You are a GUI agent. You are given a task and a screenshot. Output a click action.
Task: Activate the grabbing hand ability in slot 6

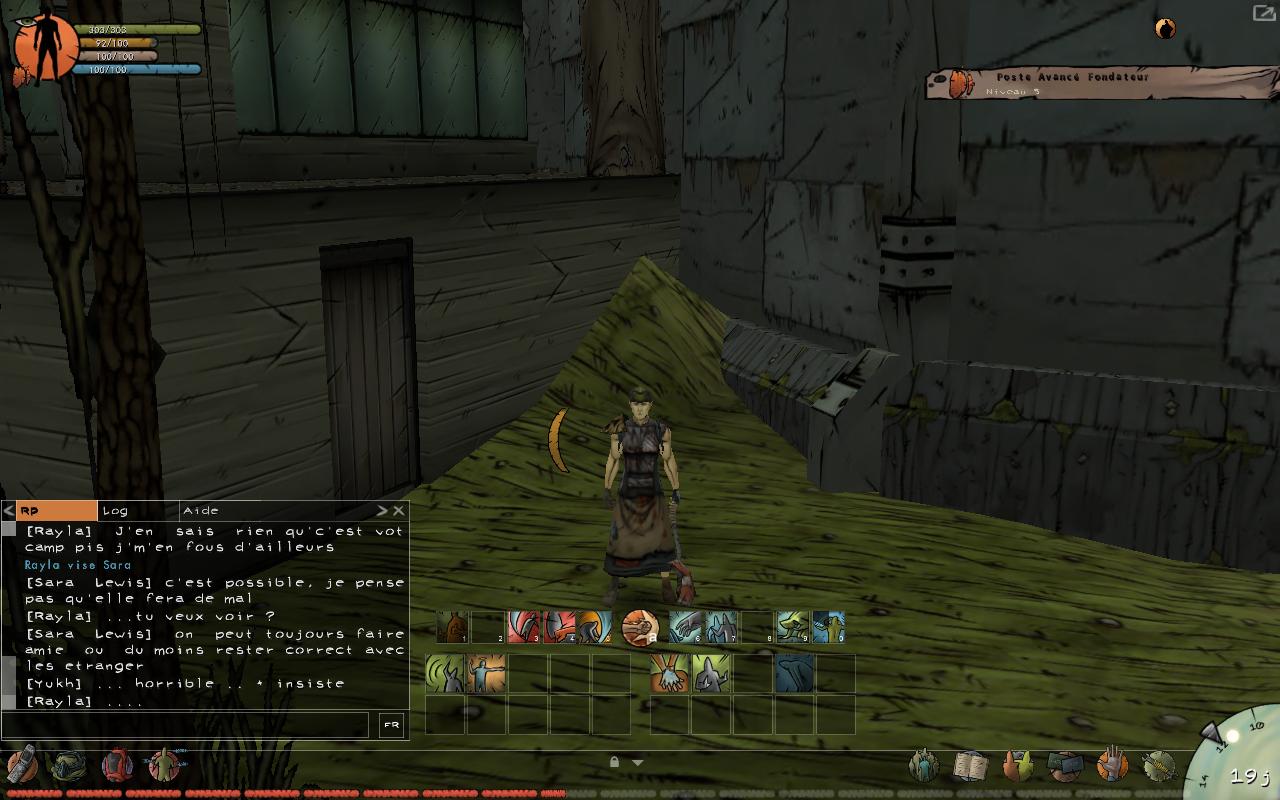pyautogui.click(x=685, y=627)
